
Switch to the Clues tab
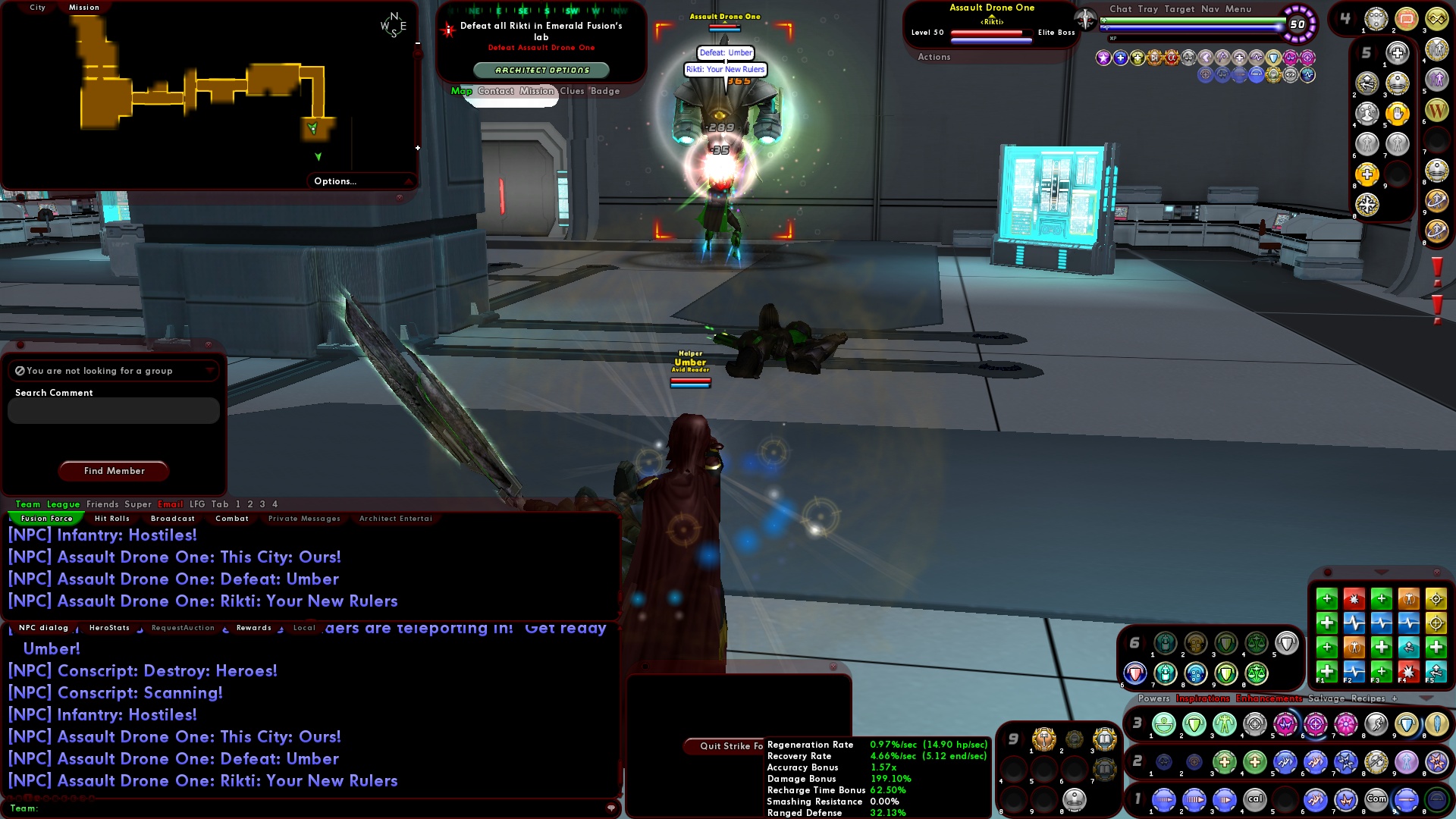[572, 90]
